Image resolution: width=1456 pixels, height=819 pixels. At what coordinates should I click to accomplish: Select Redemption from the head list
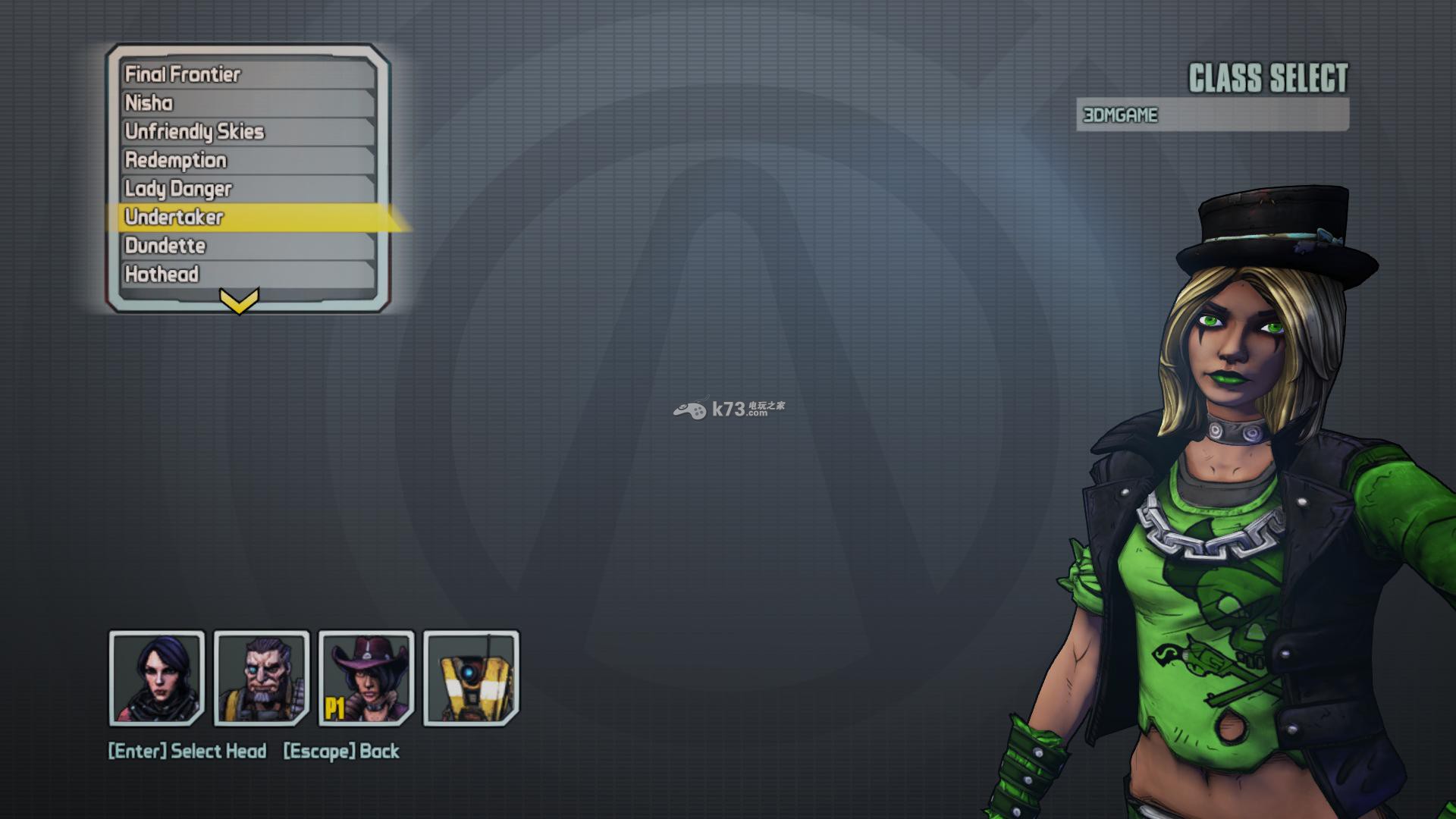[x=248, y=161]
